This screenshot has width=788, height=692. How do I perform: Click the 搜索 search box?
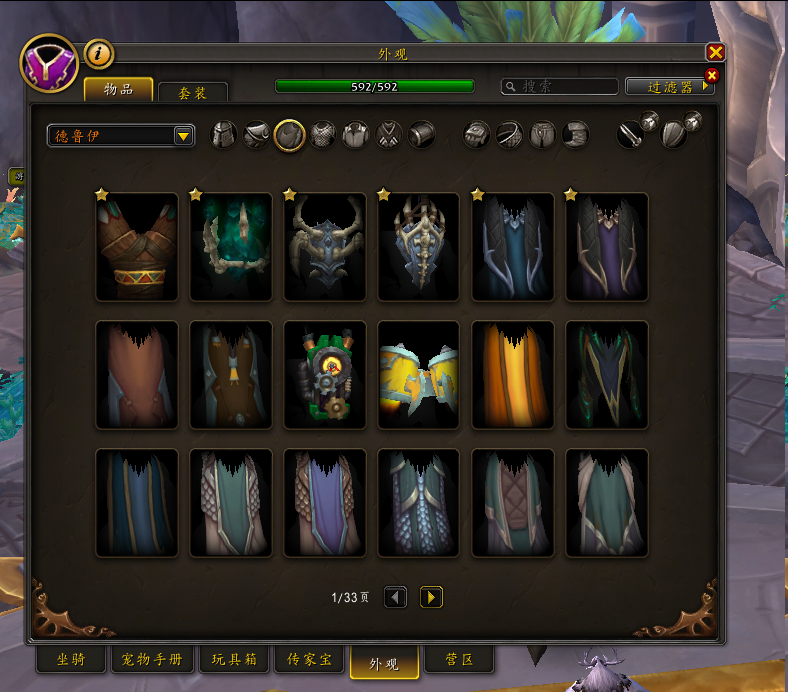560,87
